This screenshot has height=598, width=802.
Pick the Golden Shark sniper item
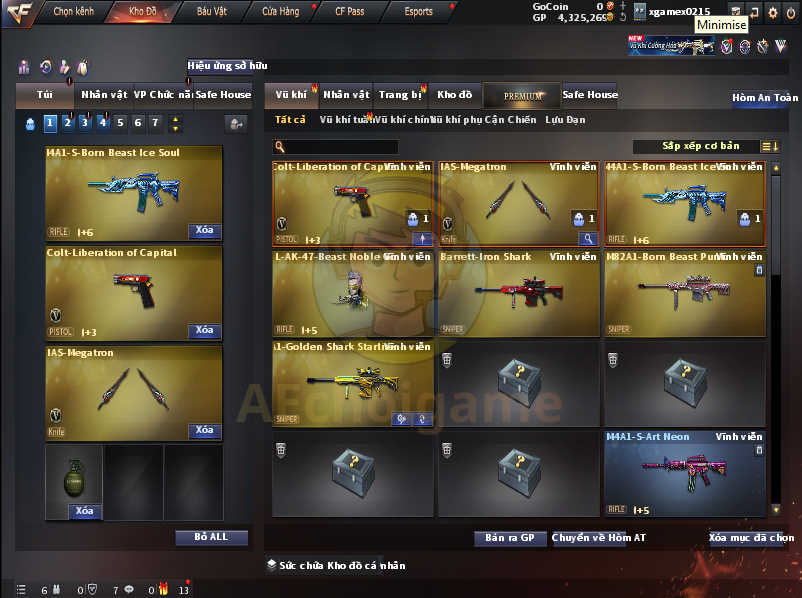click(353, 384)
